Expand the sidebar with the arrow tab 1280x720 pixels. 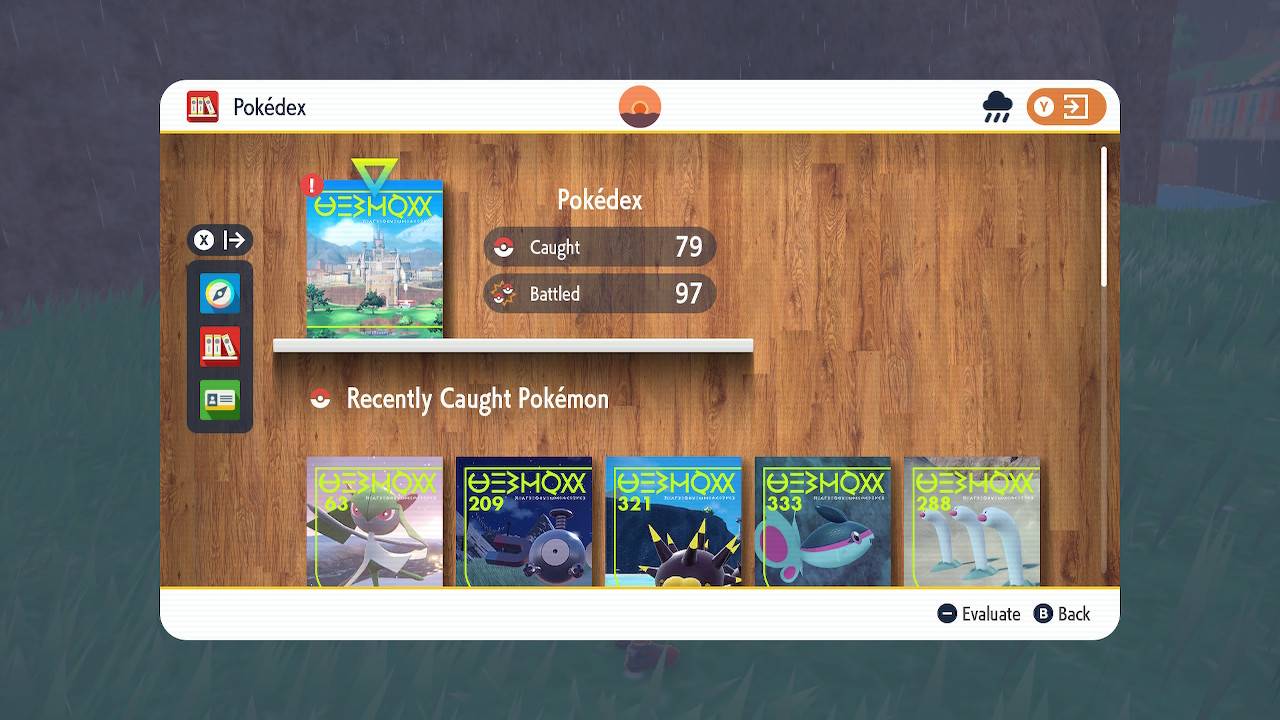point(220,240)
